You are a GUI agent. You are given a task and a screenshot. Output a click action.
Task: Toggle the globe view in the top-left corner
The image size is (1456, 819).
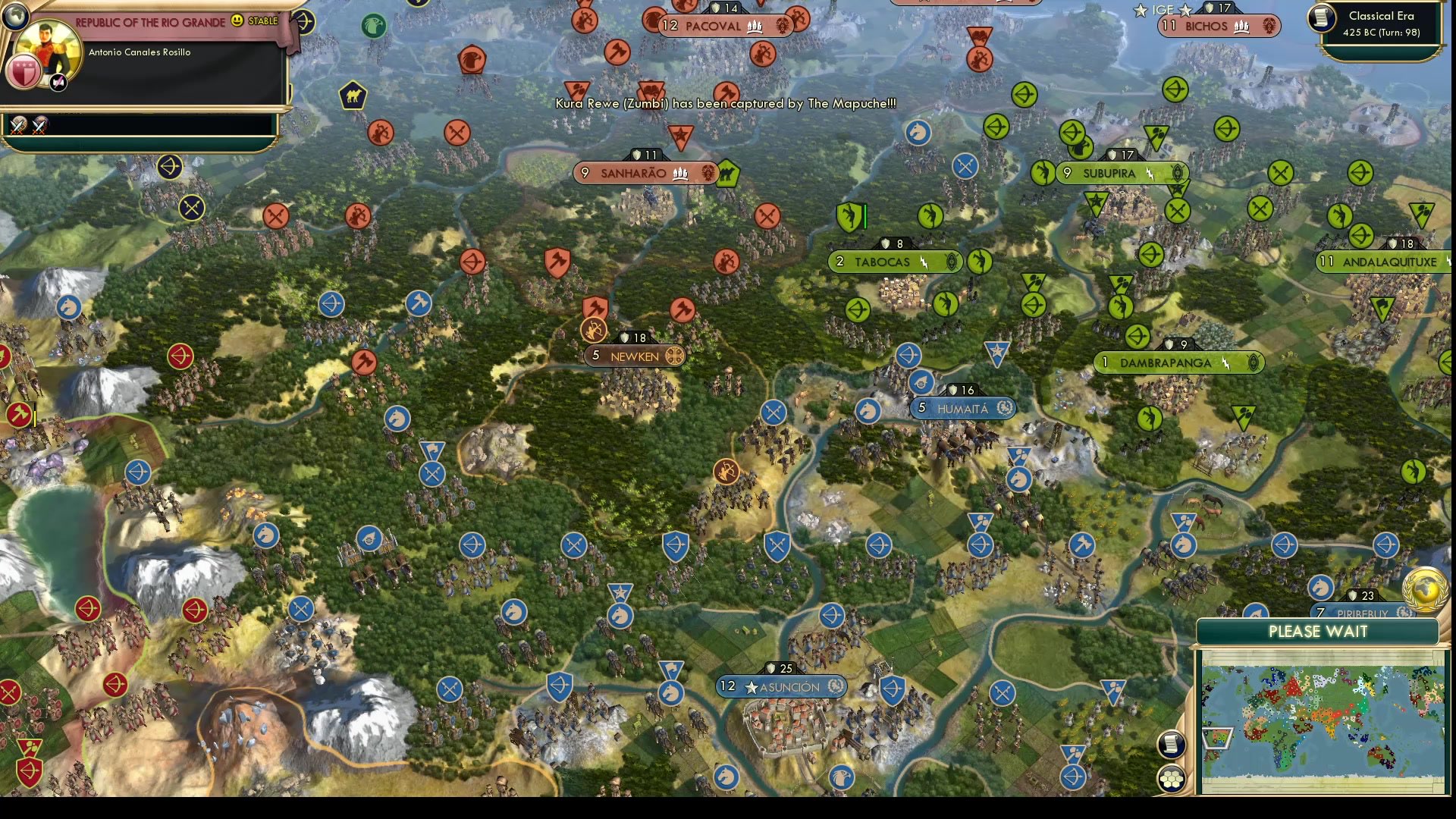pos(15,16)
